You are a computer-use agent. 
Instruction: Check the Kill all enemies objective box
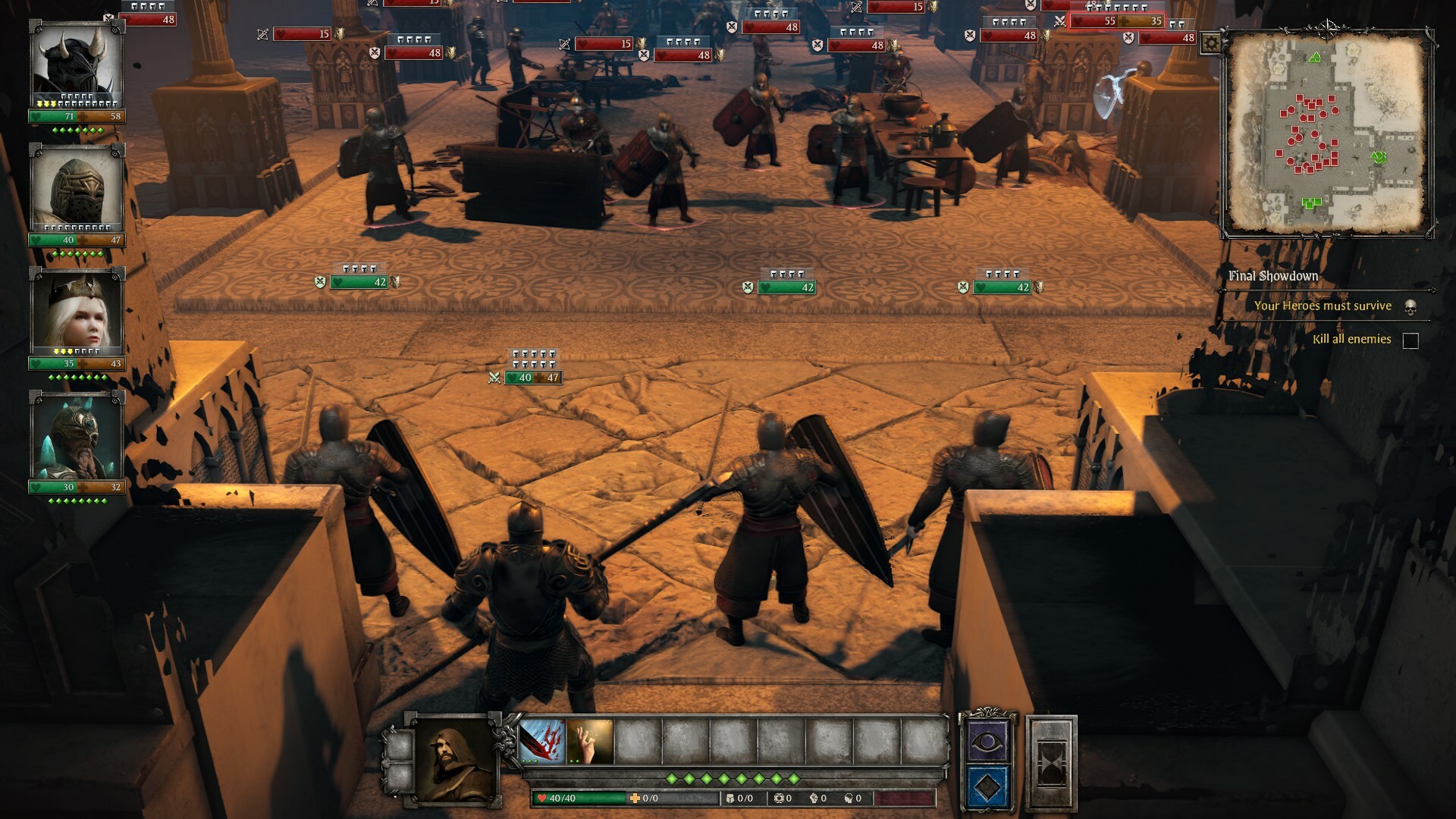click(x=1409, y=341)
